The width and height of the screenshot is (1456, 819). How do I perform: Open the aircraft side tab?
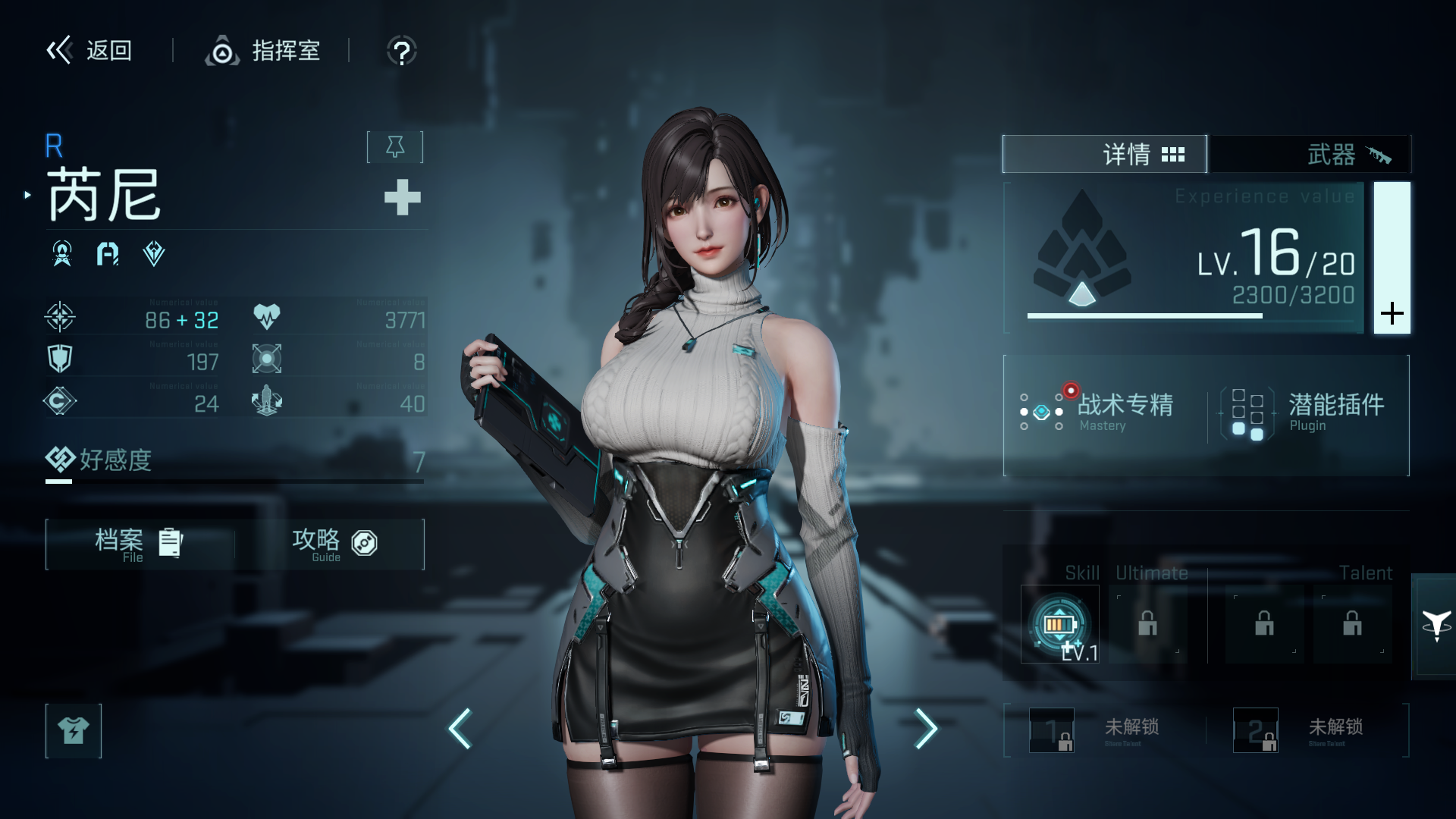point(1436,626)
